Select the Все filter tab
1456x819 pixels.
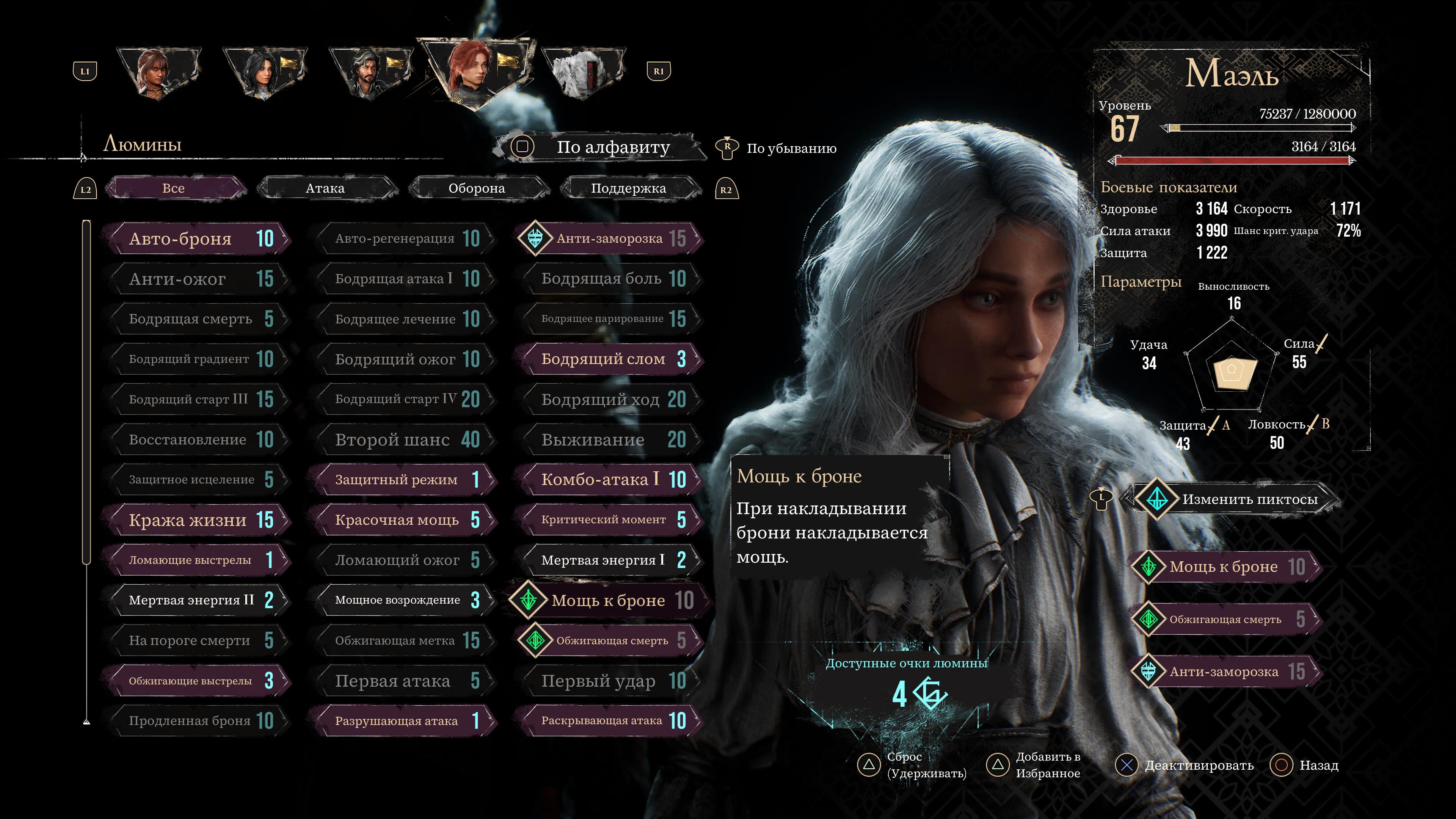(174, 188)
